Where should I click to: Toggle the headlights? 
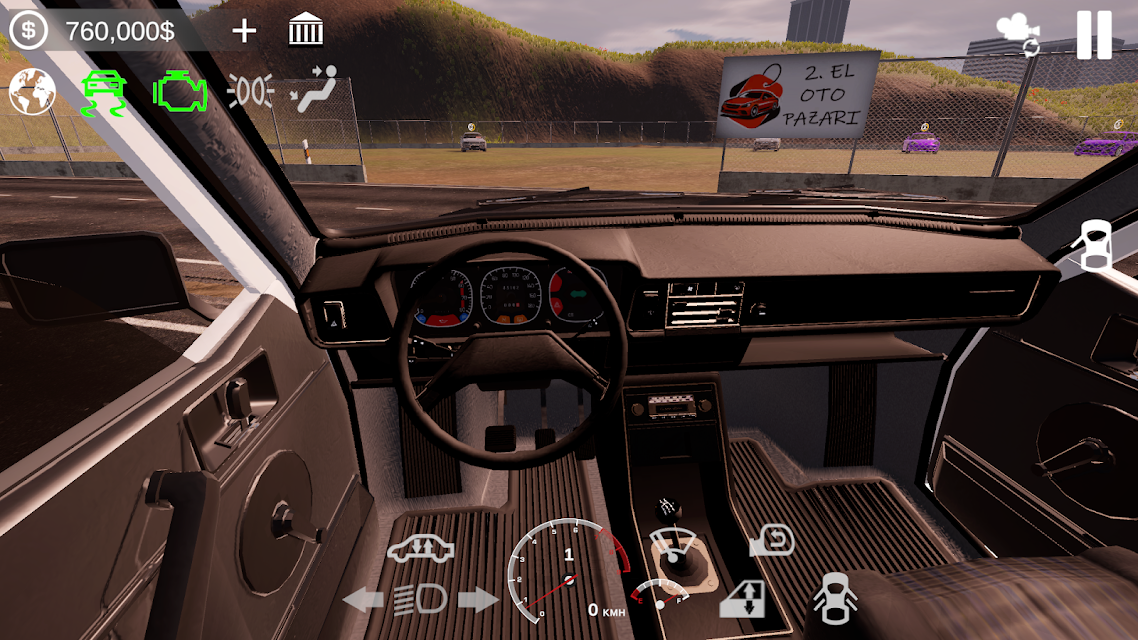(x=421, y=599)
